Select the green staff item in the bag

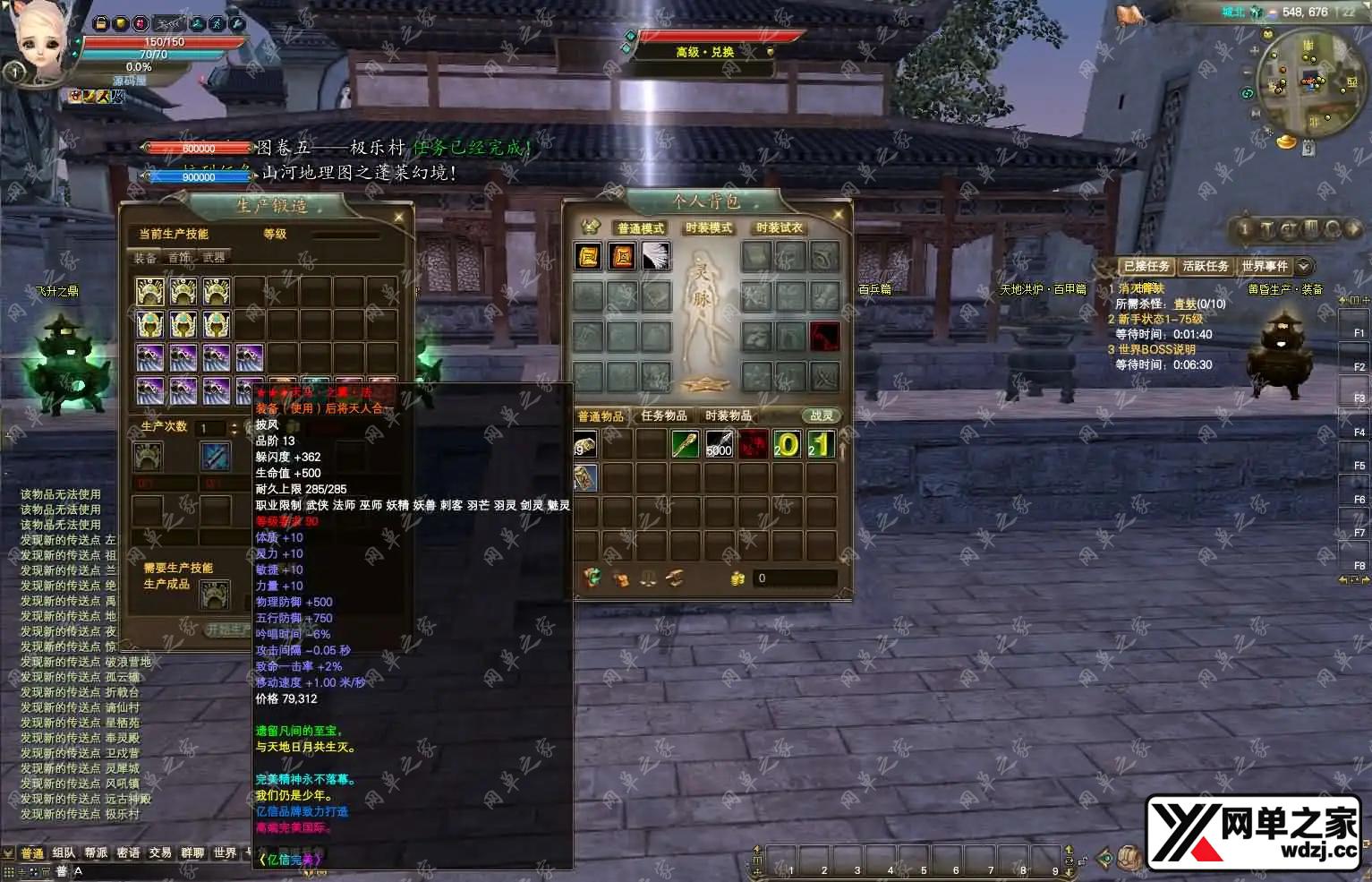(x=685, y=444)
